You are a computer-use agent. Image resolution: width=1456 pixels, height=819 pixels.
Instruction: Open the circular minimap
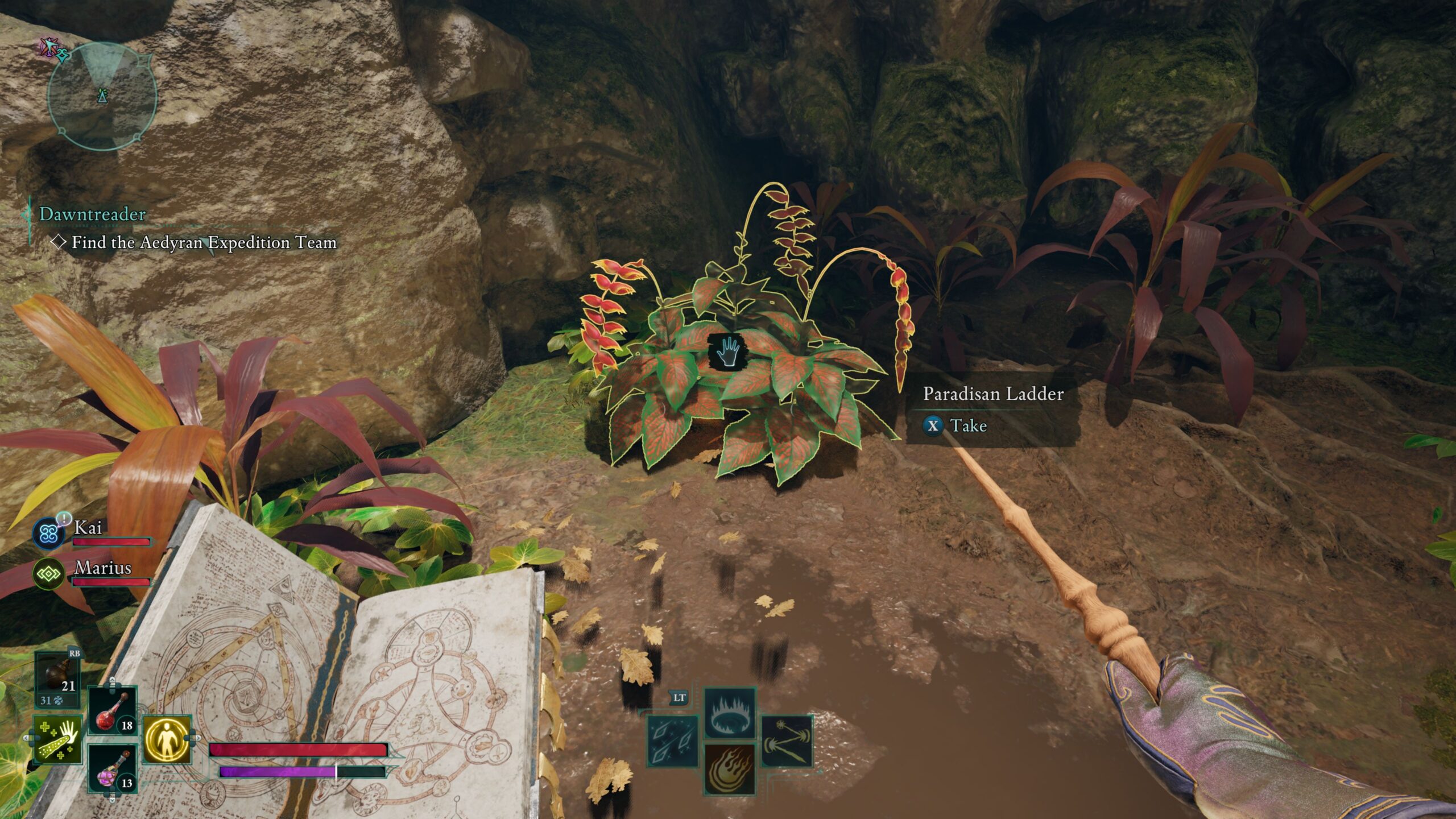pos(102,98)
